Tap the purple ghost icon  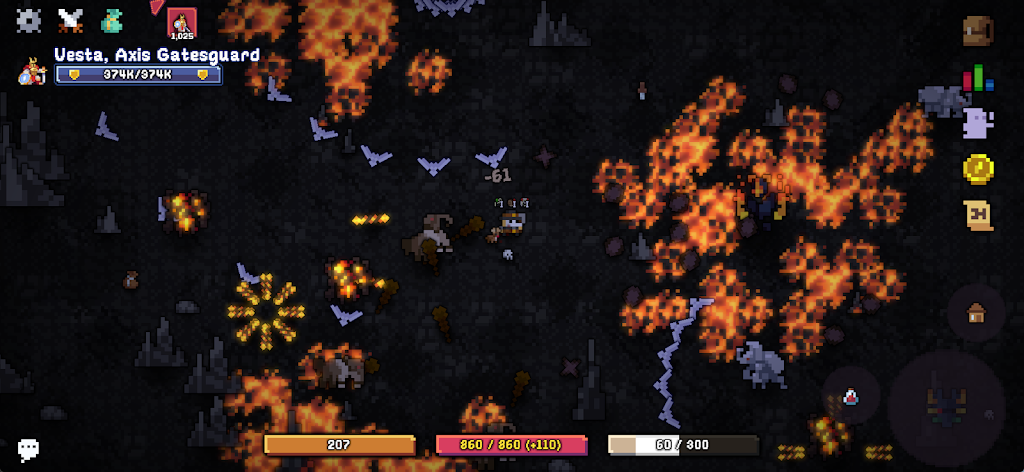977,123
